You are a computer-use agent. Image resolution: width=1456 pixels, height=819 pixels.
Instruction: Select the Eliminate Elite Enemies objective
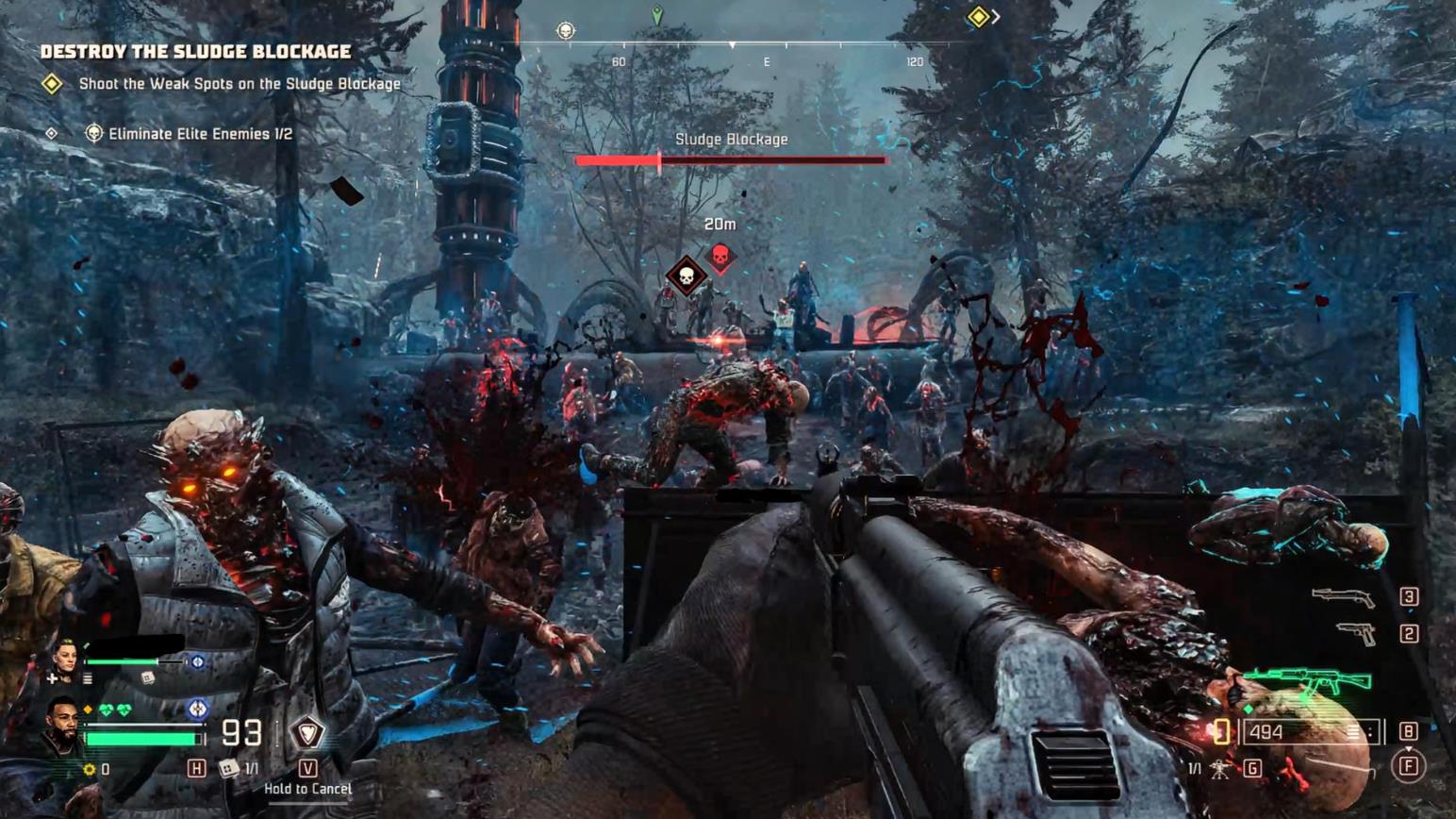point(200,134)
